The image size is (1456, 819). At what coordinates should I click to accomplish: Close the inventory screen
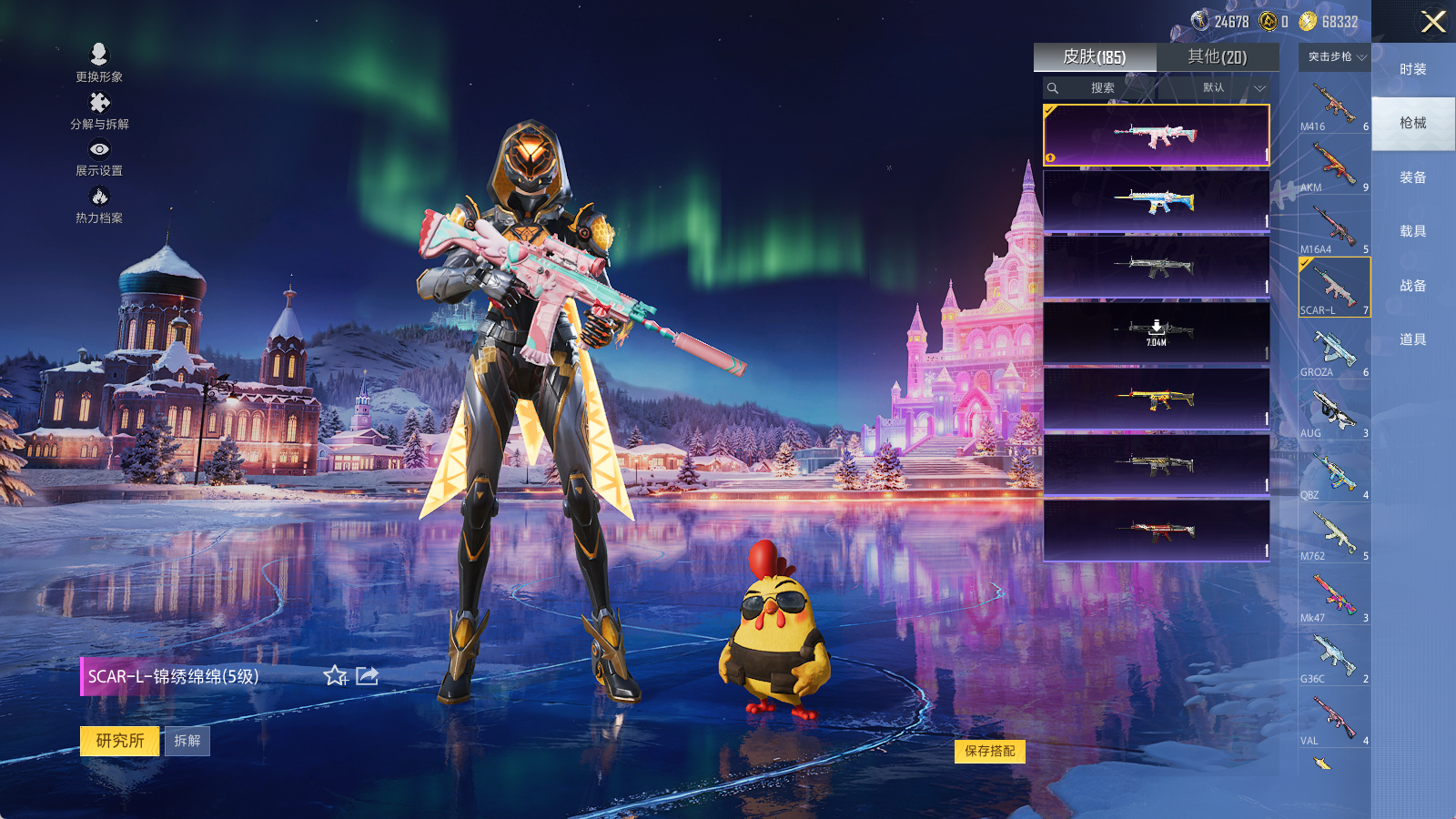point(1432,22)
